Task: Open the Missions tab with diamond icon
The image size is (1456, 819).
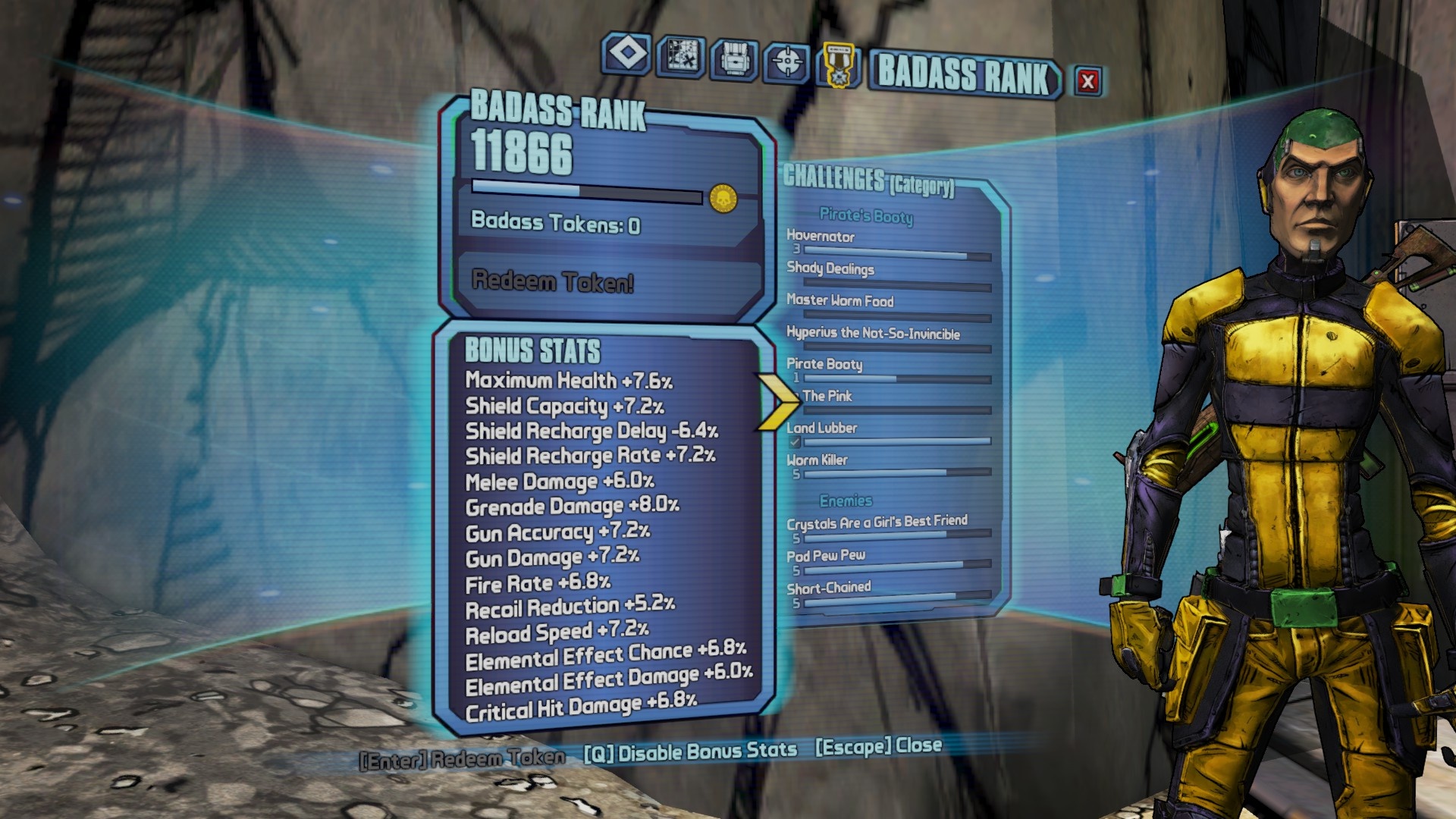Action: [x=626, y=55]
